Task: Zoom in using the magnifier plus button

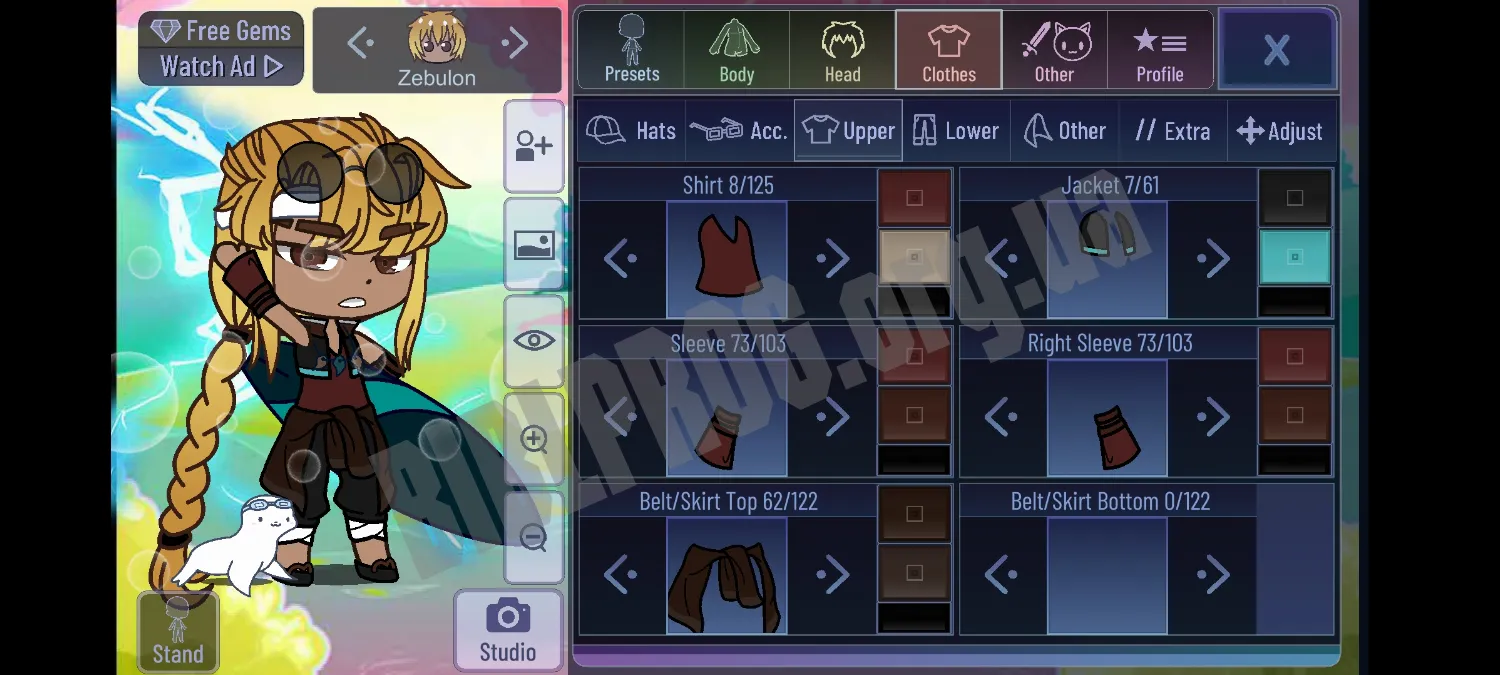Action: click(534, 439)
